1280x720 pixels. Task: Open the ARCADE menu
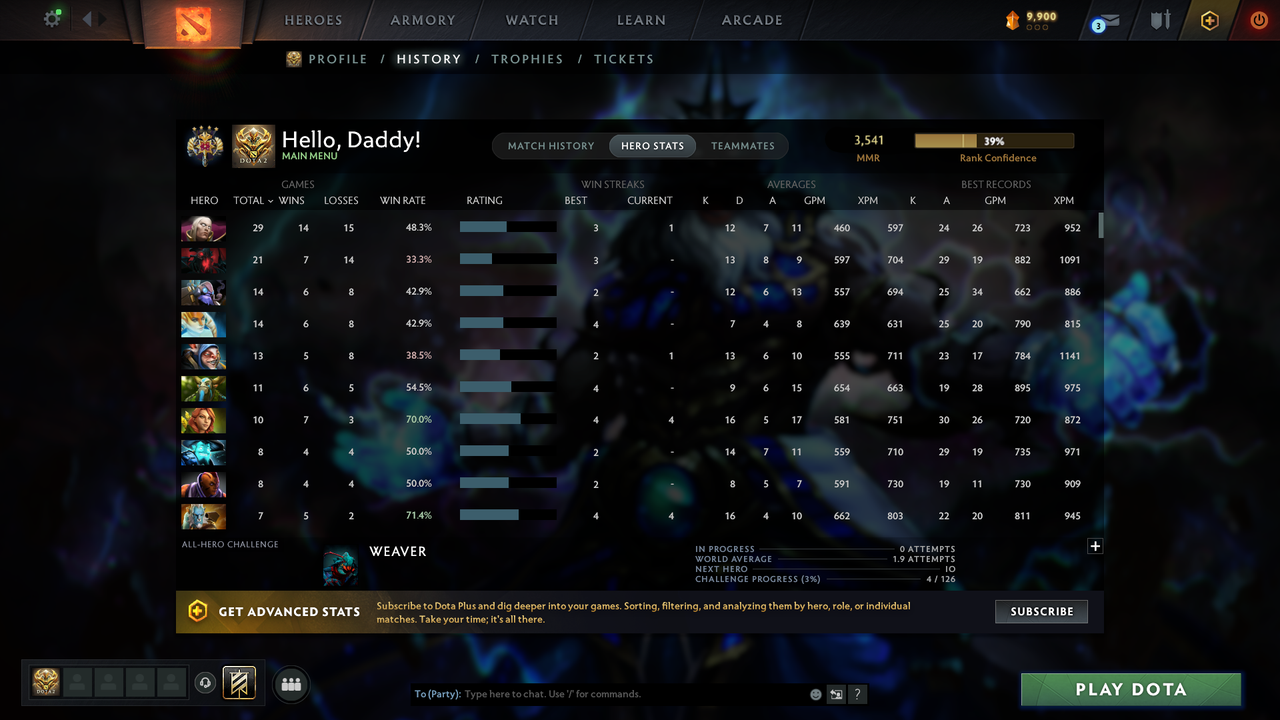(x=751, y=20)
